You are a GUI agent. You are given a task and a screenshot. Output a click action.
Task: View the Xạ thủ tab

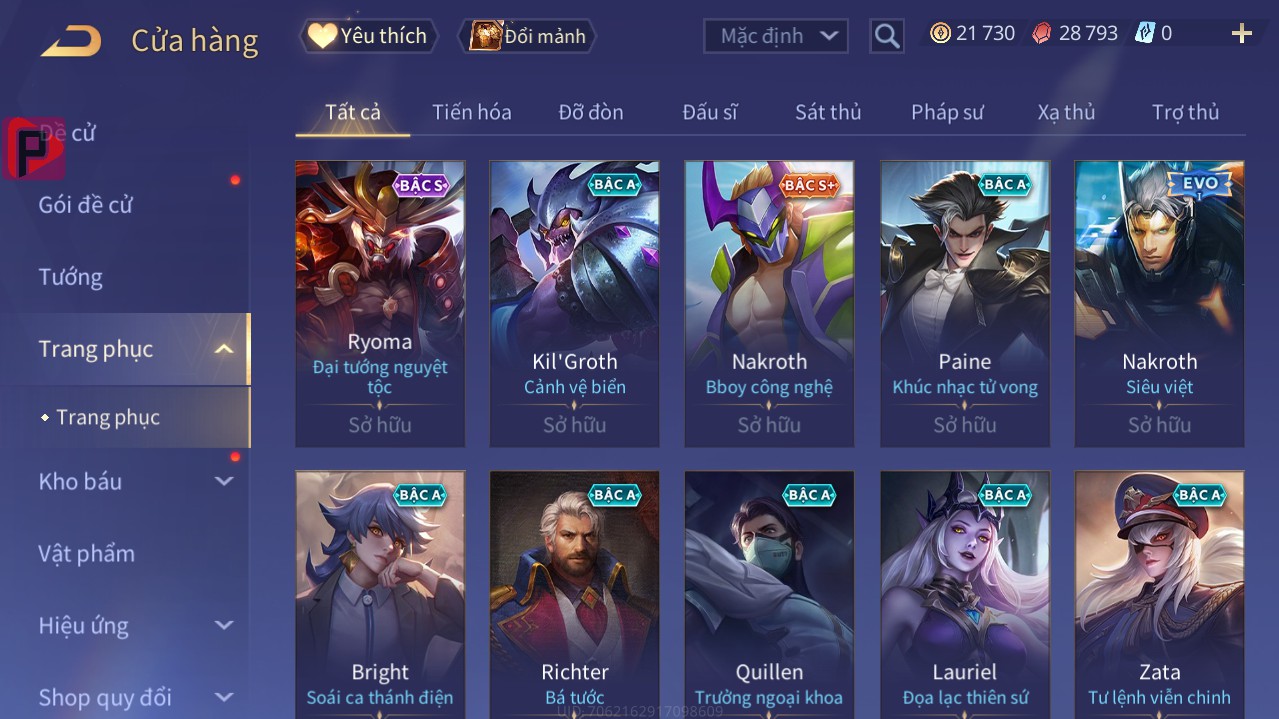coord(1066,112)
